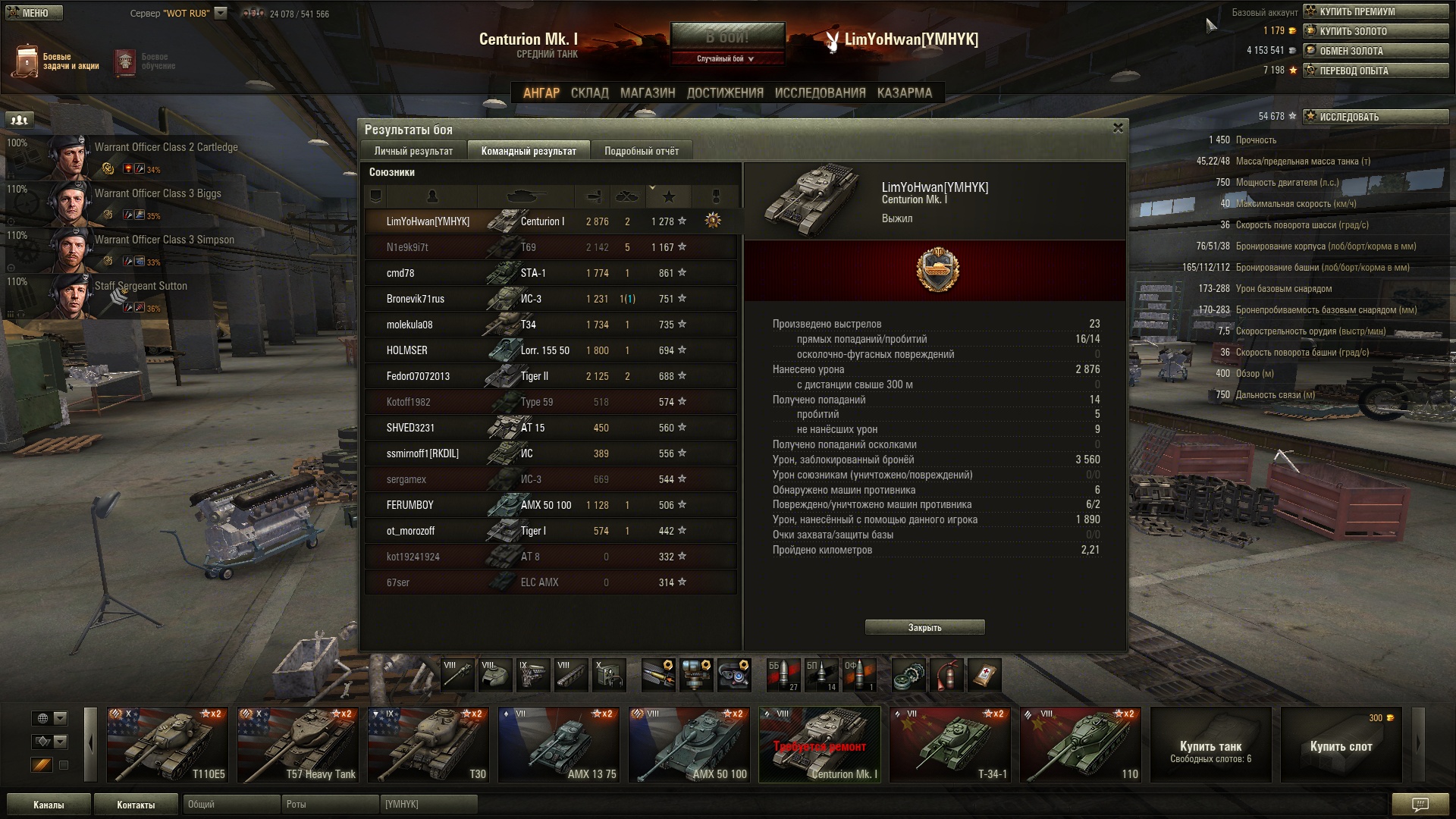Switch to the КАЗАРМА section
Viewport: 1456px width, 819px height.
click(904, 93)
